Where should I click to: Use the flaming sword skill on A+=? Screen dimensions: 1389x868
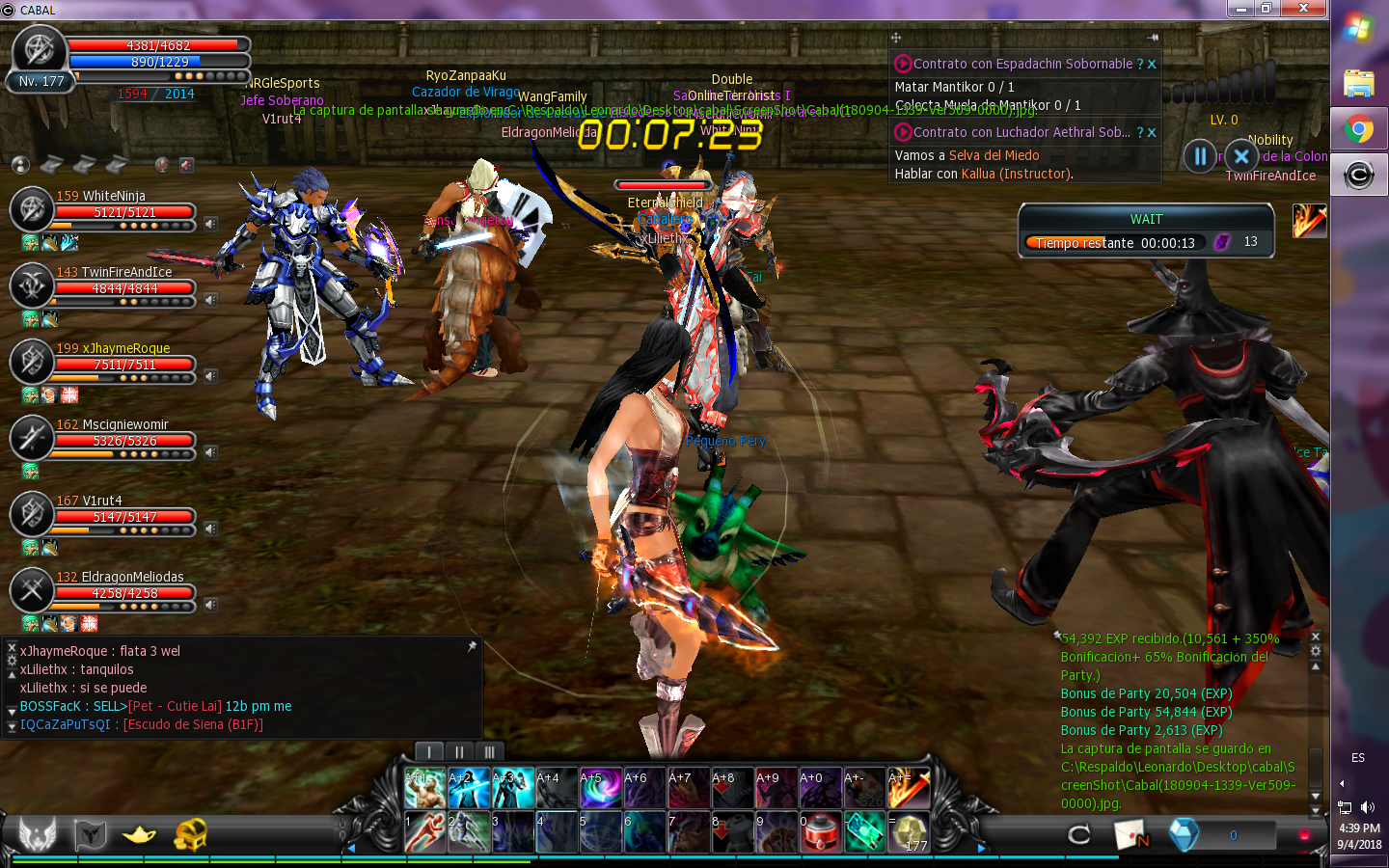pyautogui.click(x=908, y=788)
